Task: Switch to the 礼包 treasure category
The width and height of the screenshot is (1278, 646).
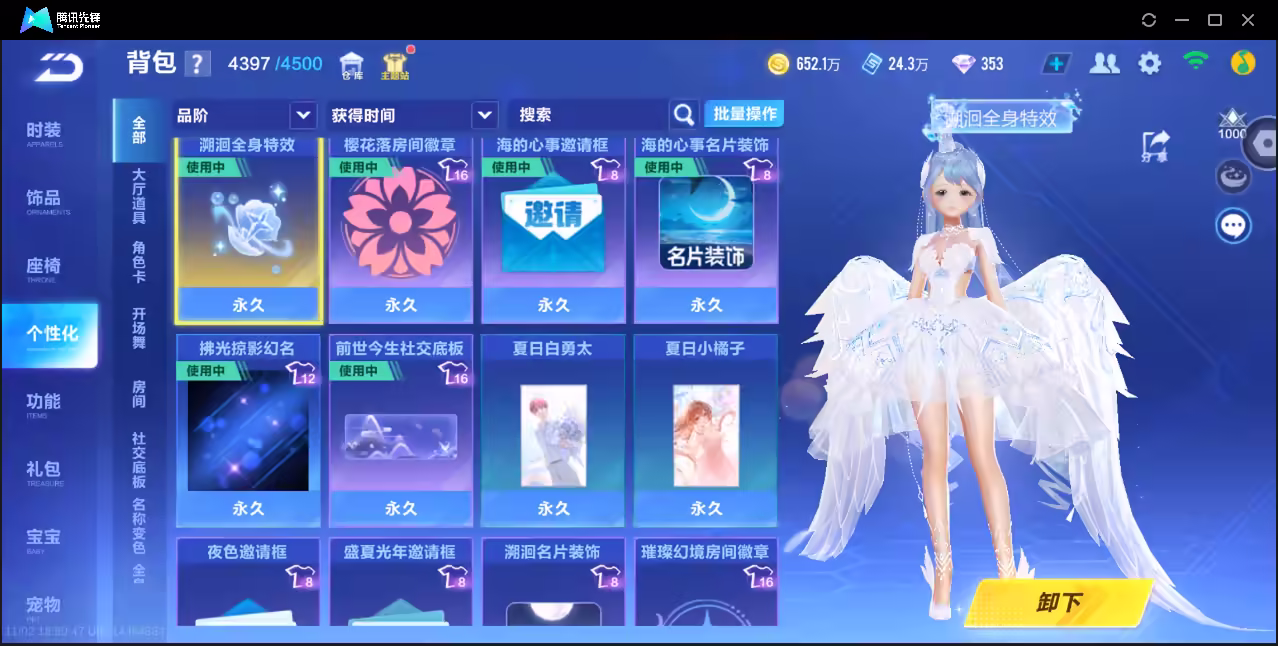Action: [44, 471]
